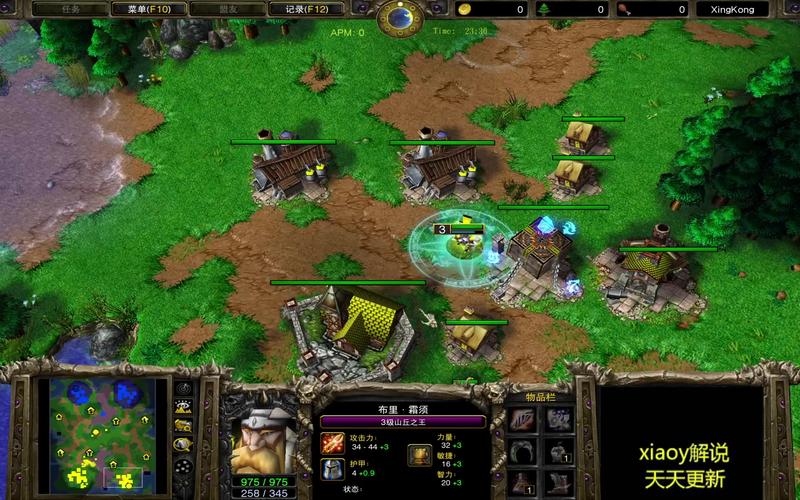Select the circlet item slot
Image resolution: width=800 pixels, height=500 pixels.
pyautogui.click(x=524, y=452)
